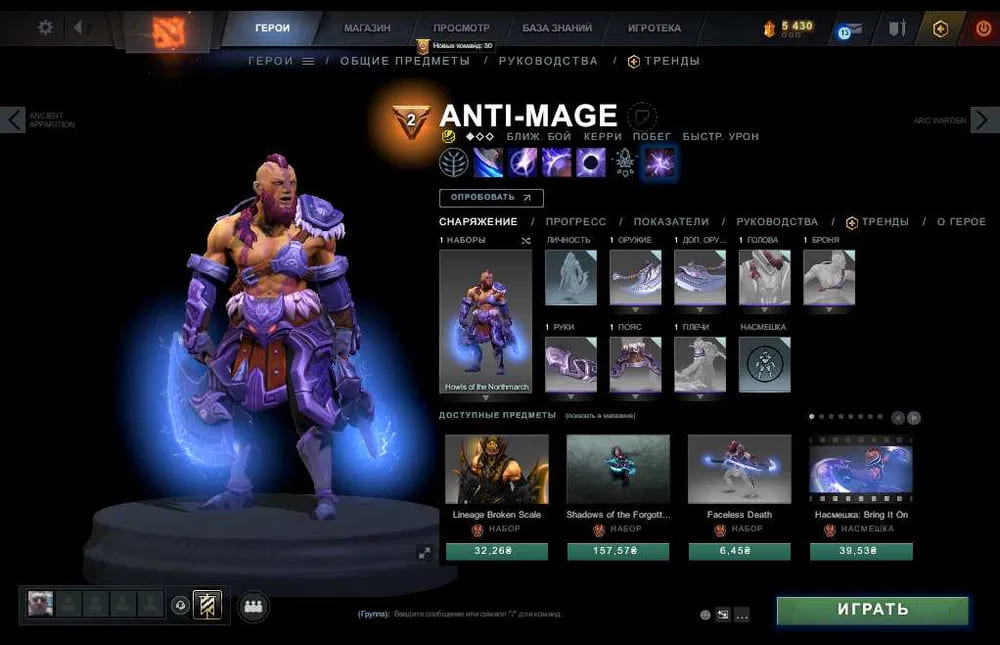Buy Lineage Broken Scale for 32,26₴
1000x645 pixels.
coord(496,551)
